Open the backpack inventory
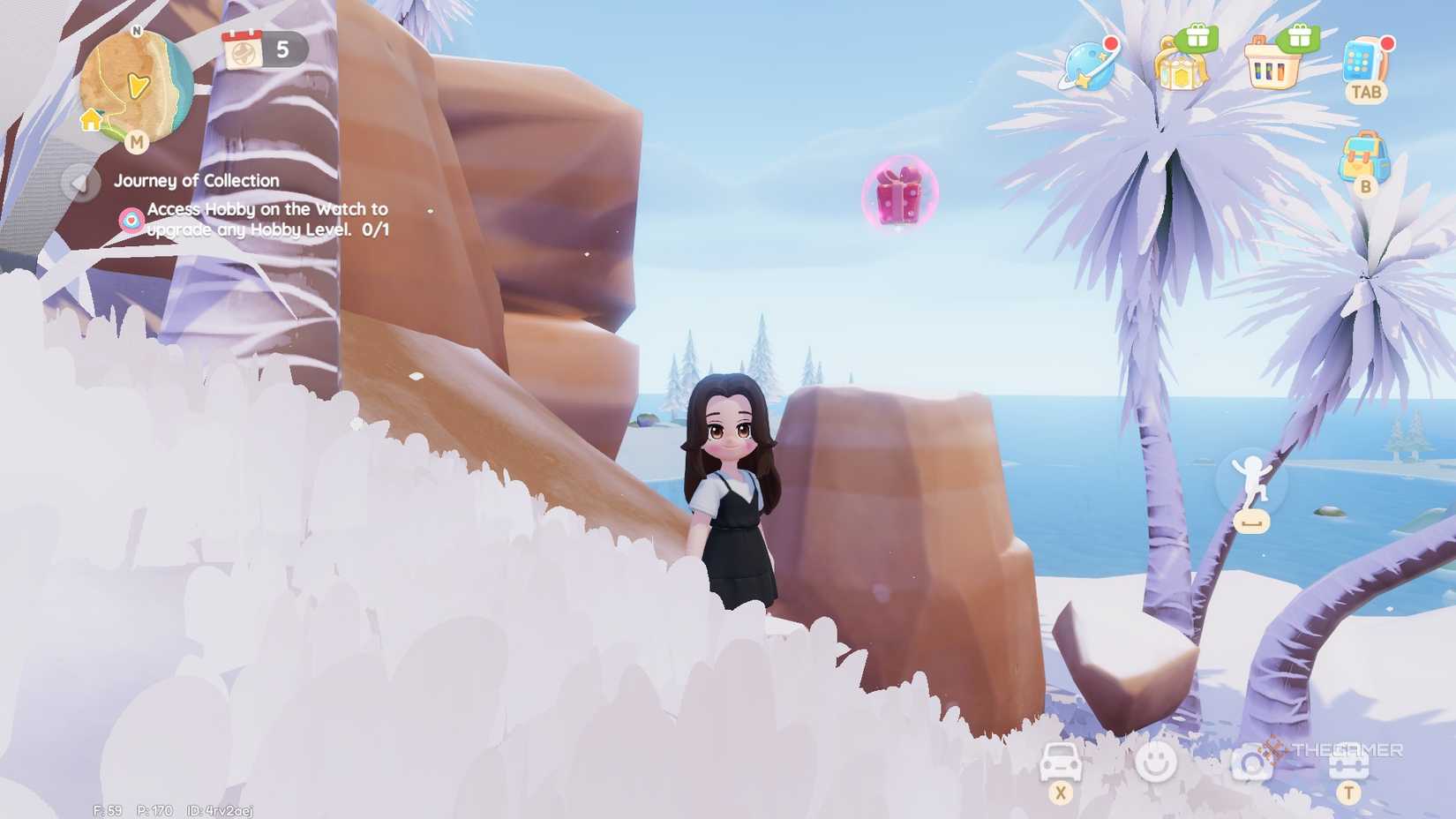The image size is (1456, 819). pos(1363,152)
